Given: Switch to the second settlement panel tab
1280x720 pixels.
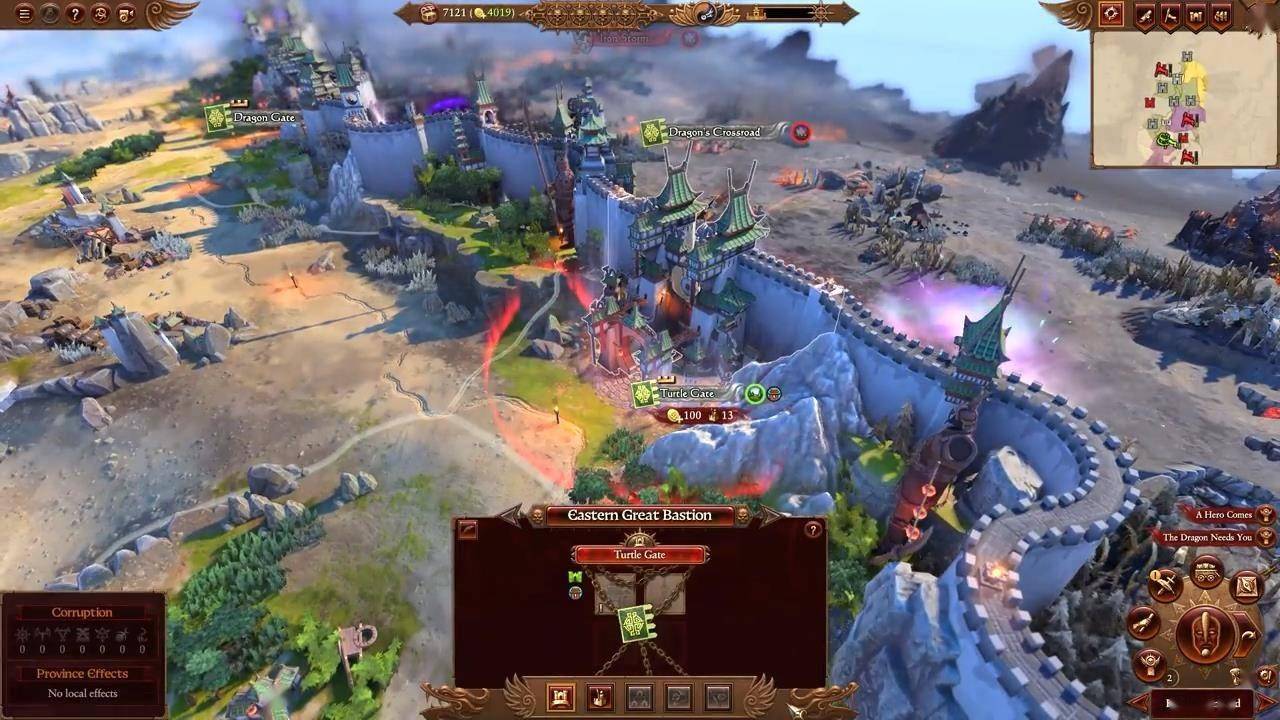Looking at the screenshot, I should (x=600, y=697).
